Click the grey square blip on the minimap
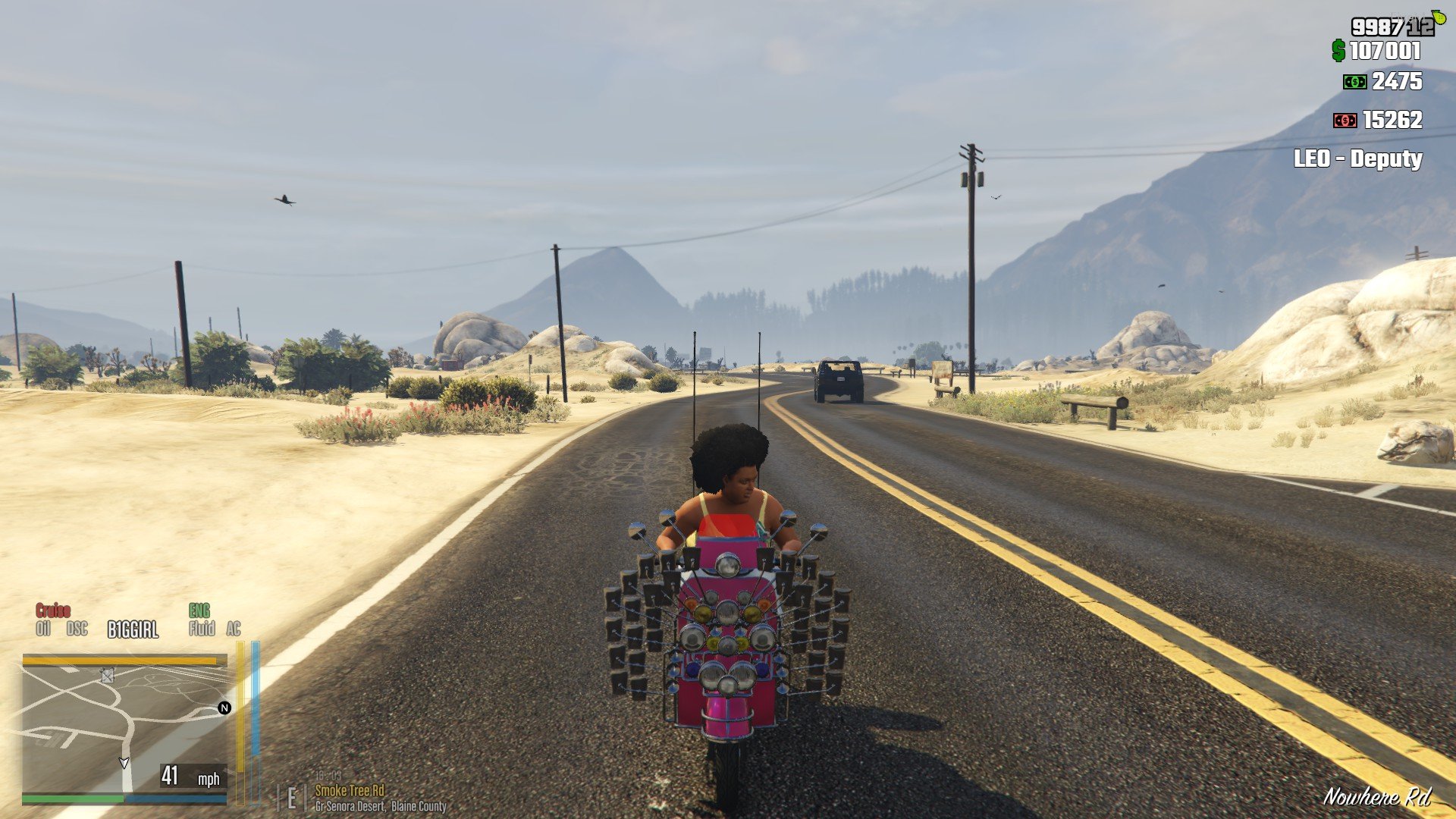The height and width of the screenshot is (819, 1456). click(x=108, y=676)
